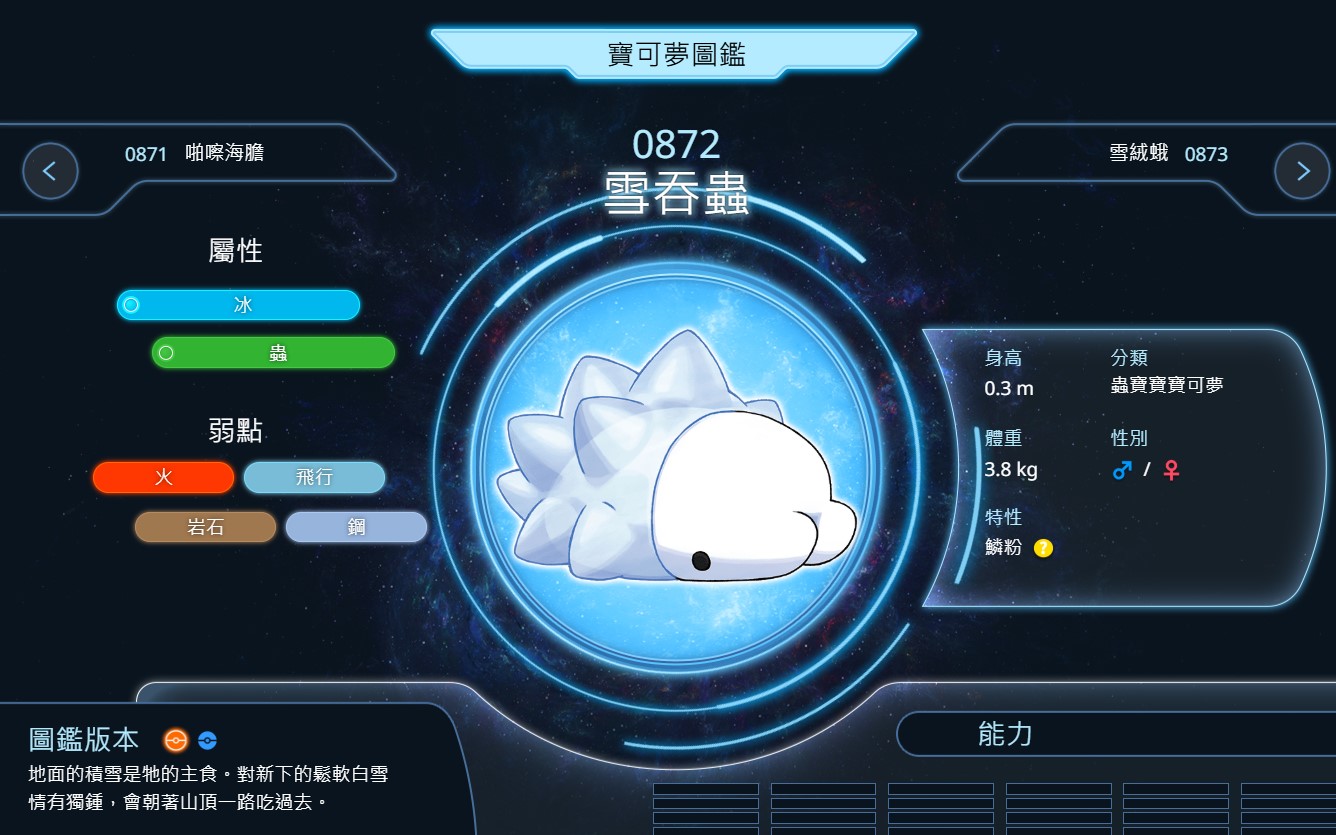Open the 0871 啪嚓海膽 entry link
This screenshot has height=835, width=1336.
pos(195,154)
